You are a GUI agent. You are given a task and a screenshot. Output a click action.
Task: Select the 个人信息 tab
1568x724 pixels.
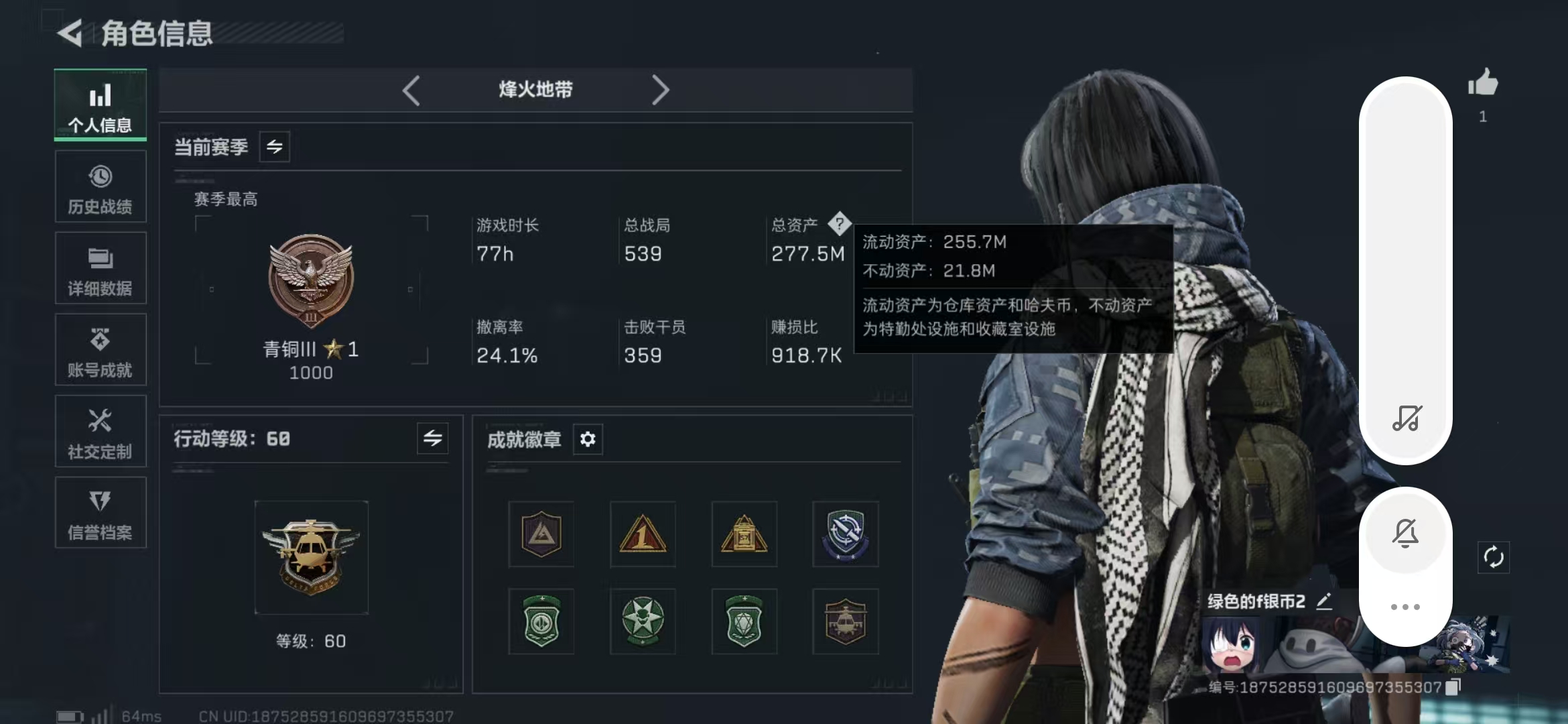[x=100, y=105]
